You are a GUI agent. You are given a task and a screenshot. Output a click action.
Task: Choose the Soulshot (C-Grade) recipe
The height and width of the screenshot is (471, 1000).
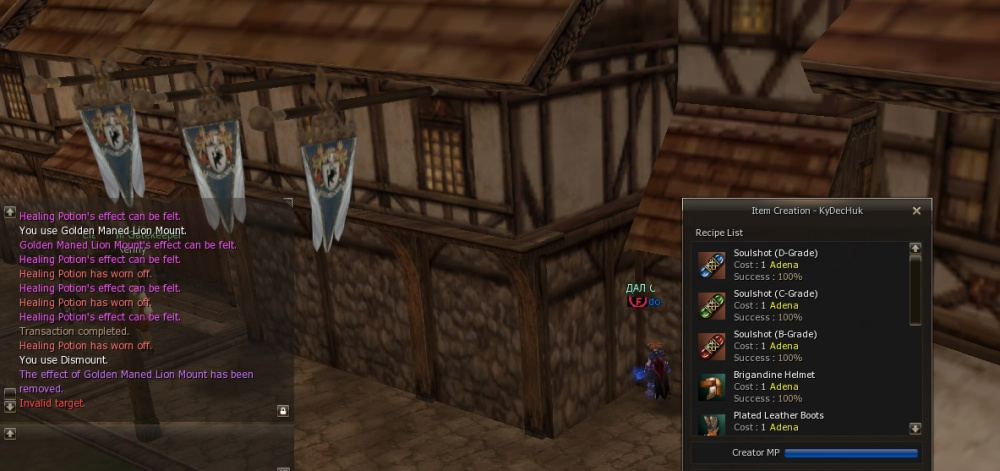point(775,305)
